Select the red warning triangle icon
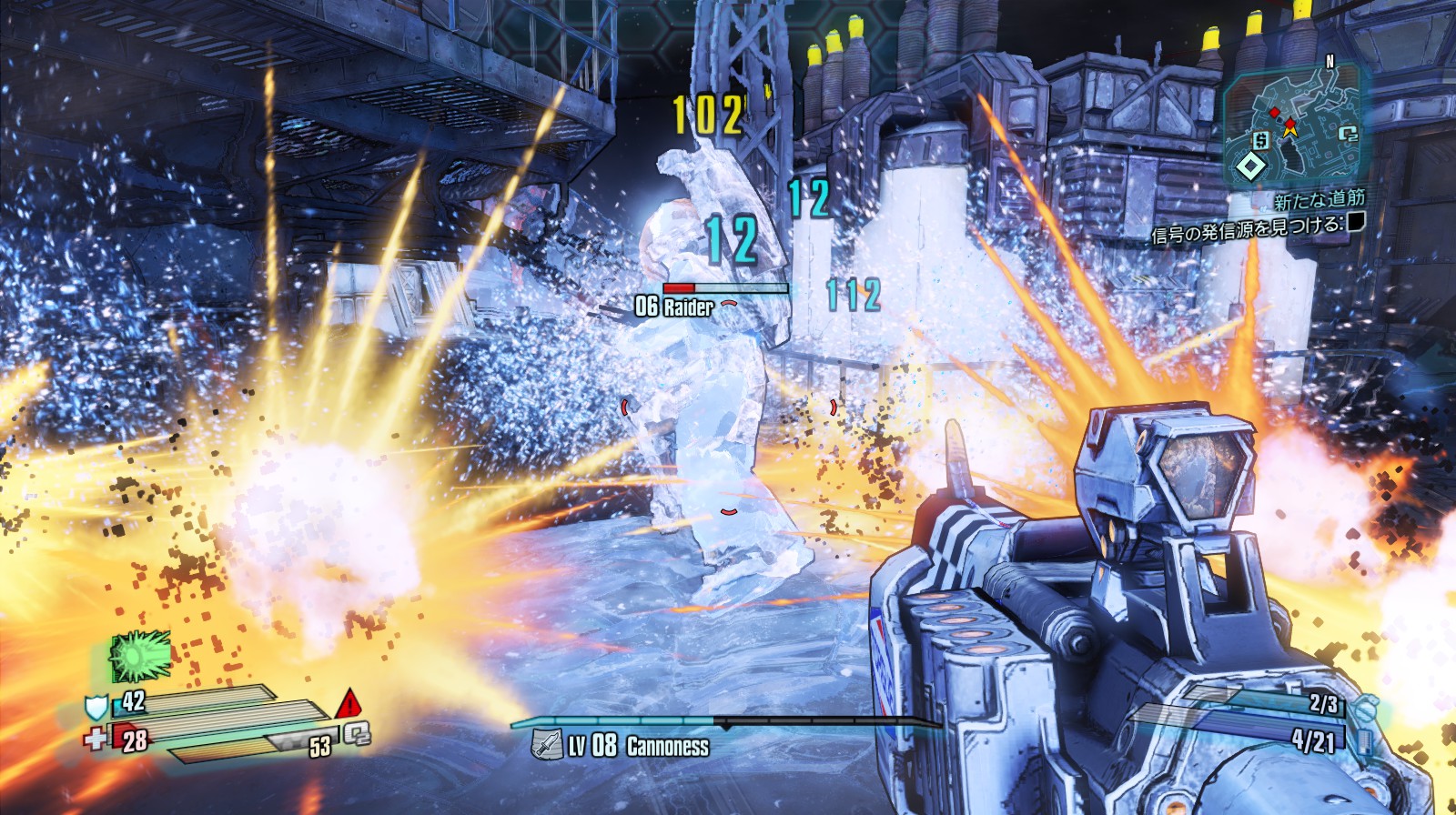This screenshot has width=1456, height=815. tap(349, 704)
